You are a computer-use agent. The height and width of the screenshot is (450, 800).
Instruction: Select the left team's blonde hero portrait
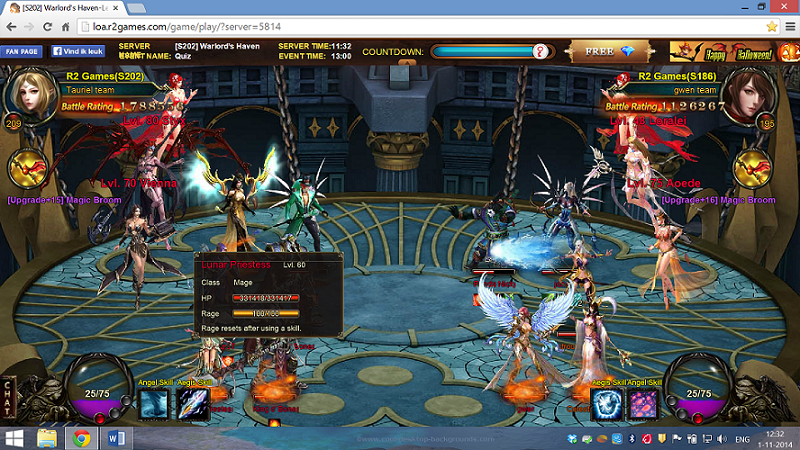[x=28, y=95]
